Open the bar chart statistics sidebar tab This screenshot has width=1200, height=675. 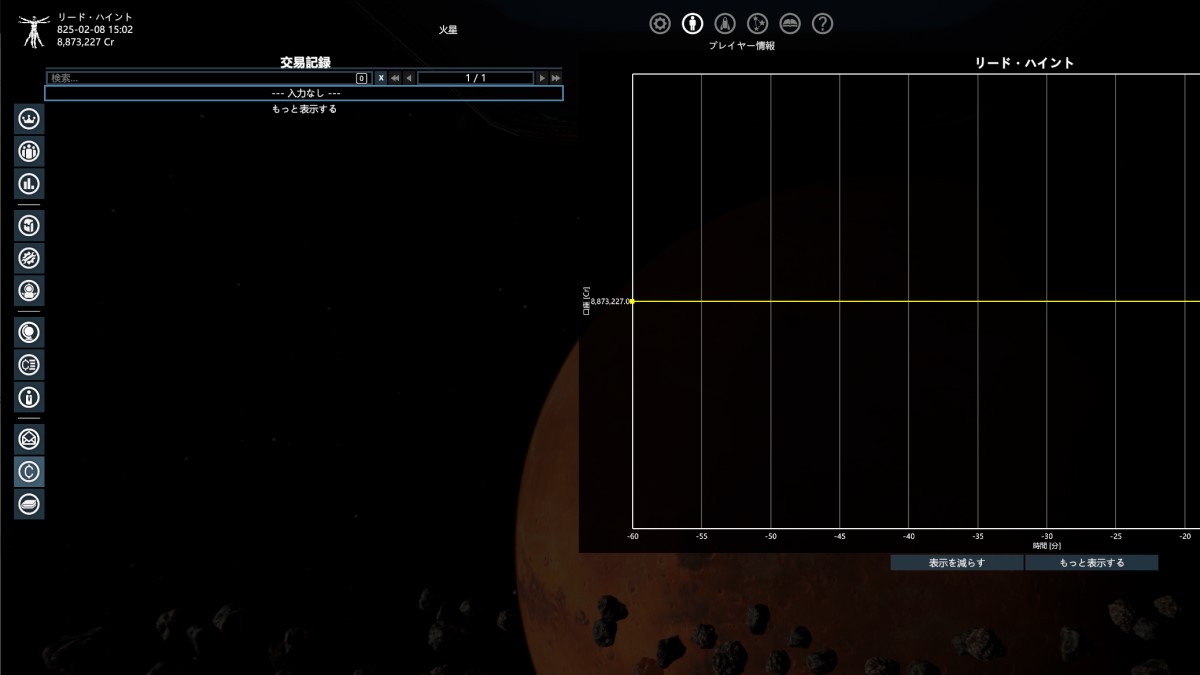coord(29,184)
